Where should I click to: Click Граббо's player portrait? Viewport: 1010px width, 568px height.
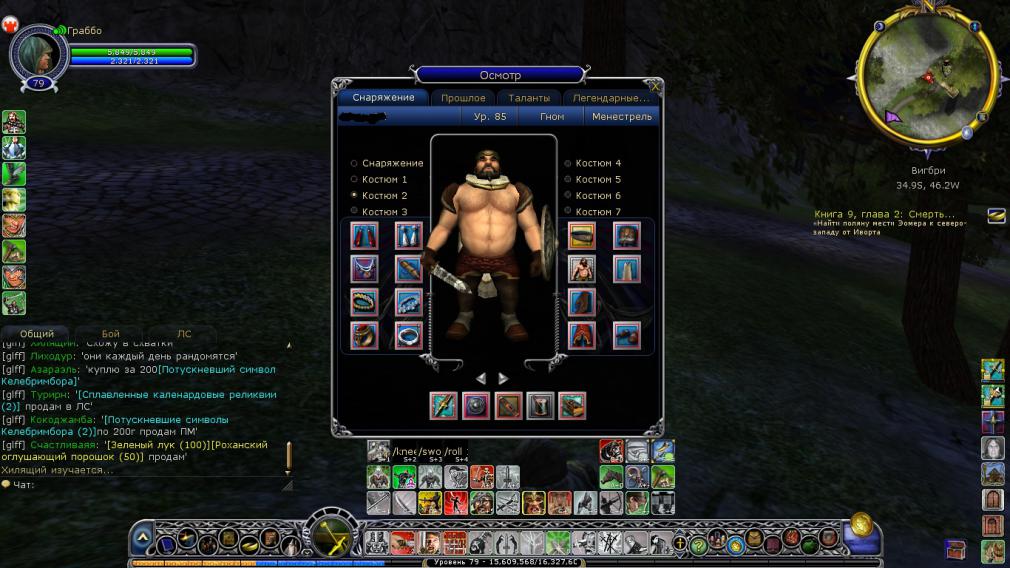coord(38,50)
